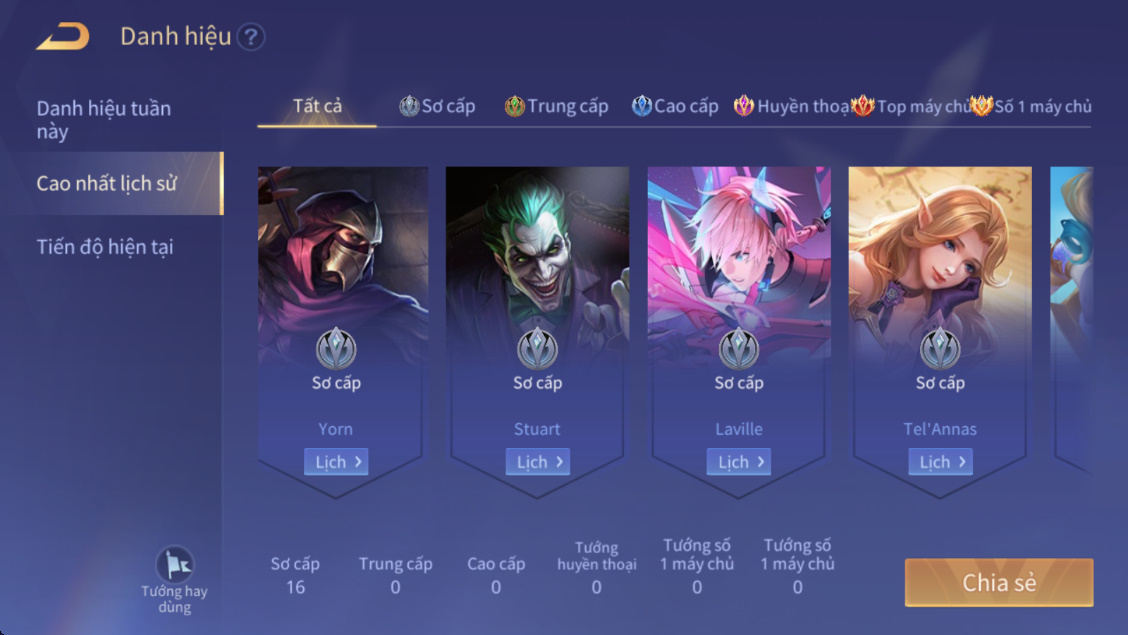Go back using the arrow button
Screen dimensions: 1128x635
(63, 37)
